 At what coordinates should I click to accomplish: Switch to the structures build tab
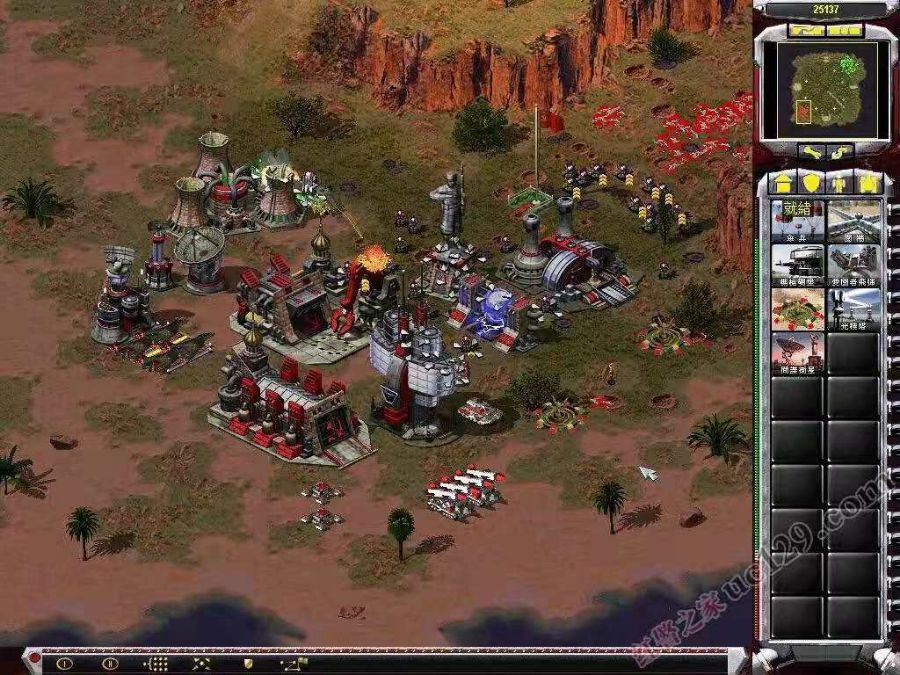tap(782, 183)
